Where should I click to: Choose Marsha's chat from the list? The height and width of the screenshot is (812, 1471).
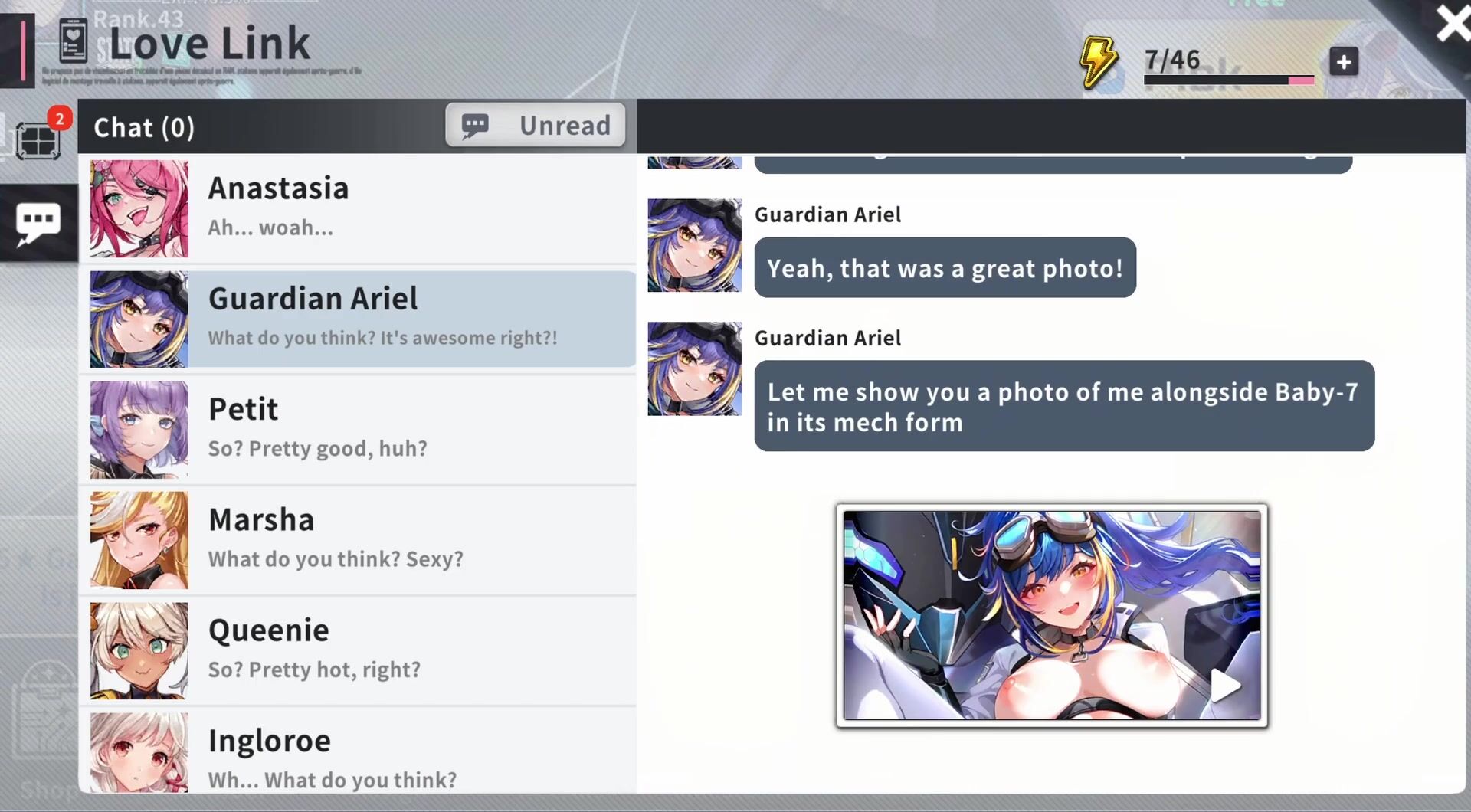point(360,540)
